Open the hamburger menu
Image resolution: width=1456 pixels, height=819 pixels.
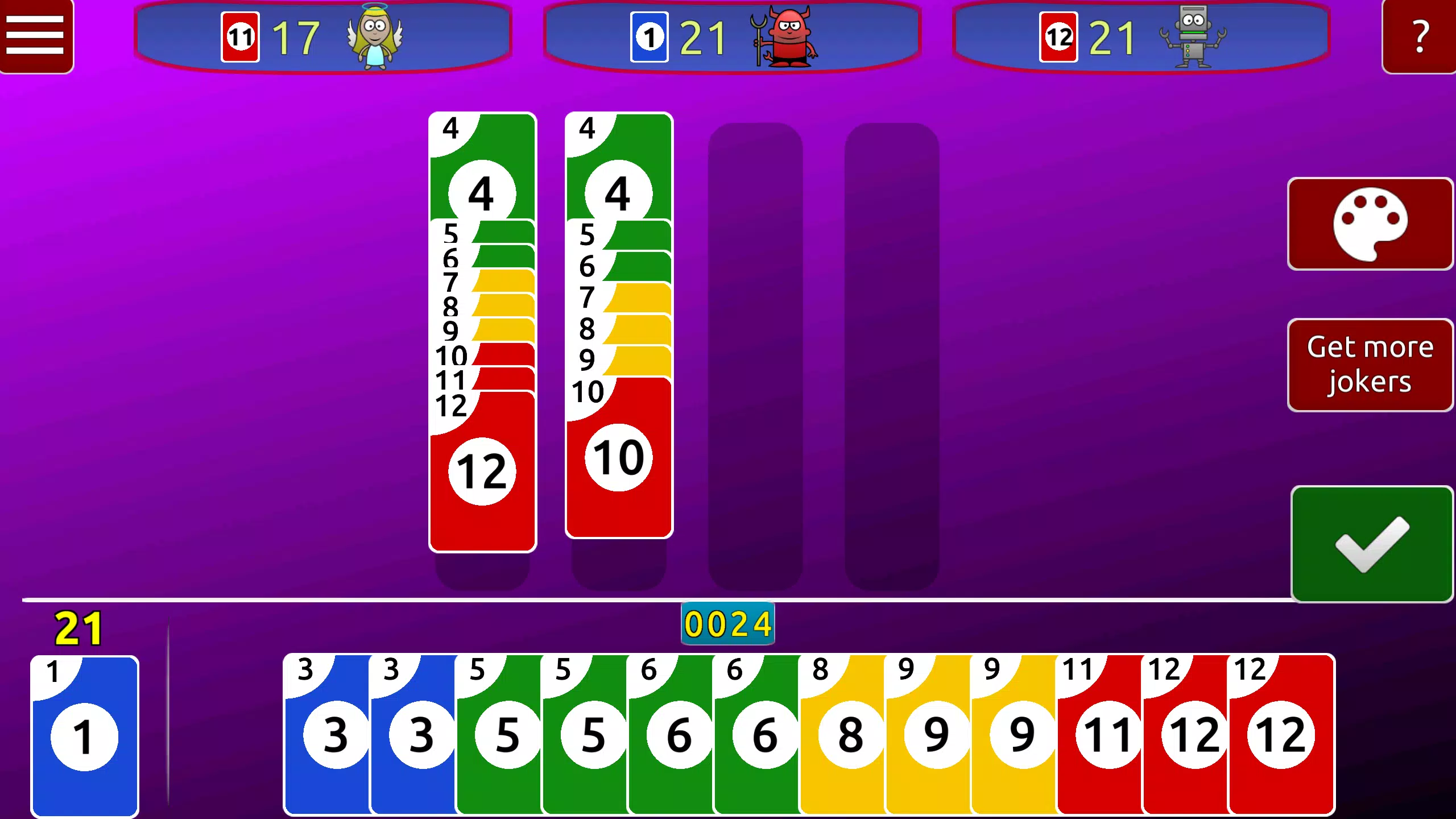[36, 36]
